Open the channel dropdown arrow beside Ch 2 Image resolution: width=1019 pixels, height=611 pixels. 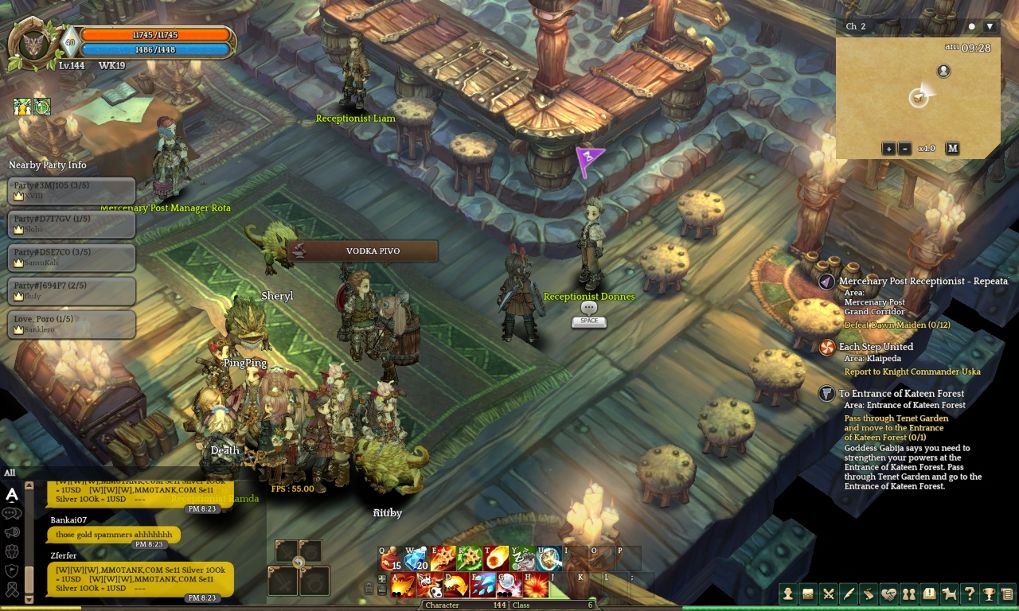[989, 26]
